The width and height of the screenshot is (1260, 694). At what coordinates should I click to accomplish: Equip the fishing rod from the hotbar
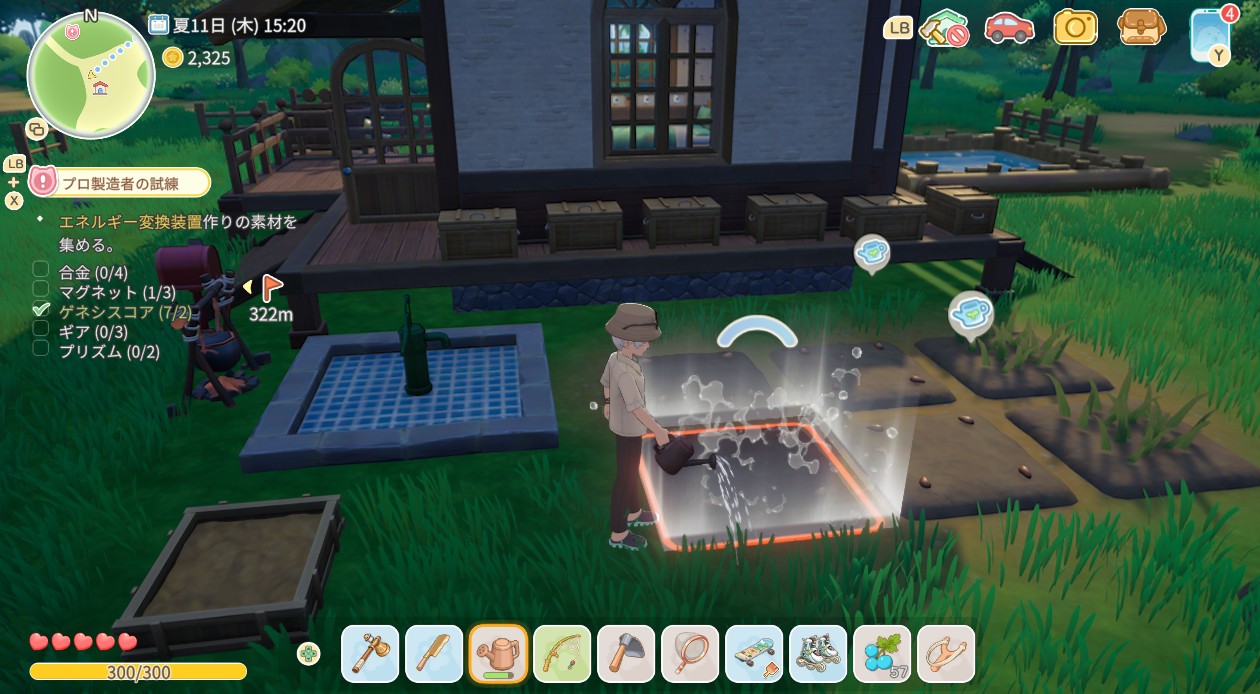coord(562,654)
